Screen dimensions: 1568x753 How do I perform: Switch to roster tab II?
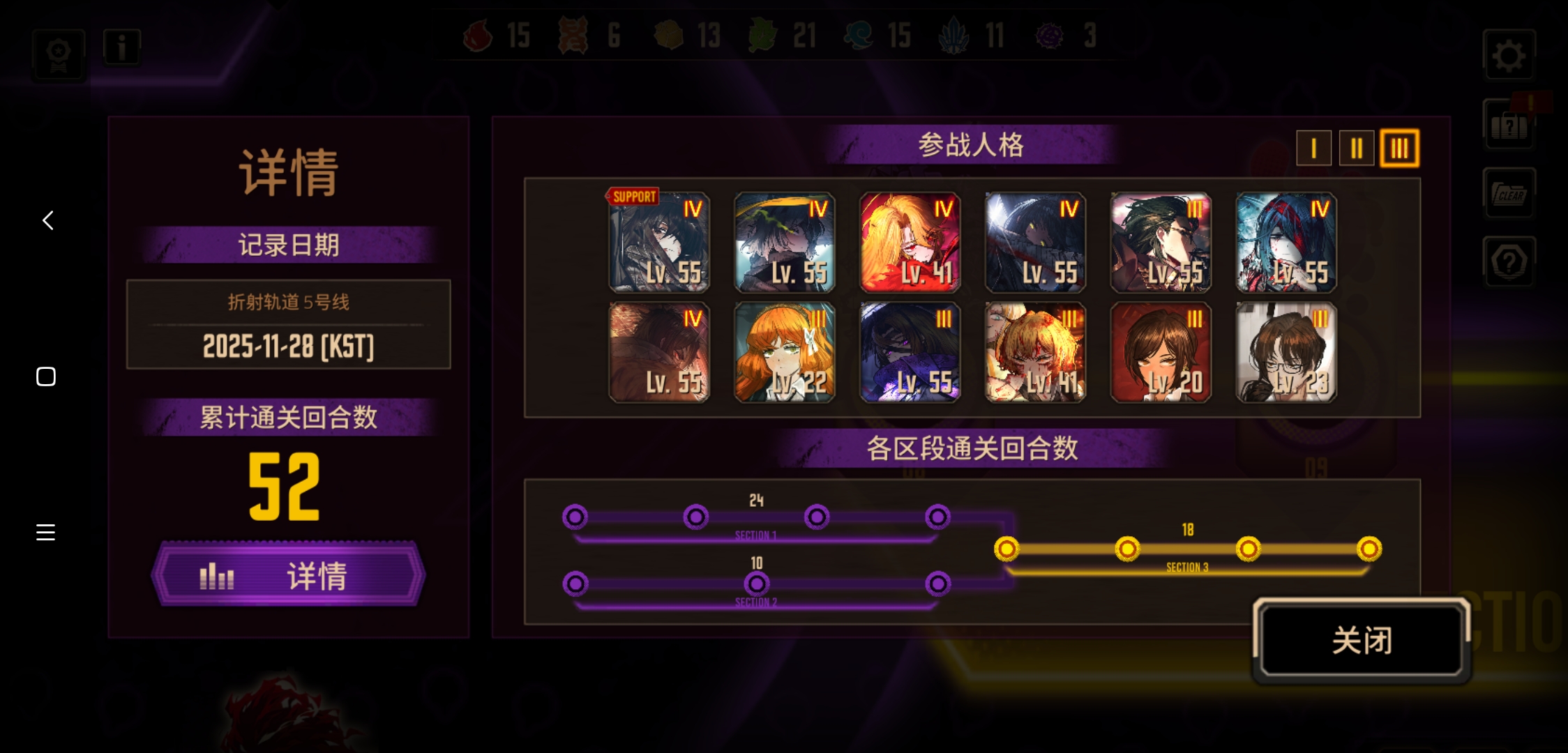pyautogui.click(x=1356, y=148)
